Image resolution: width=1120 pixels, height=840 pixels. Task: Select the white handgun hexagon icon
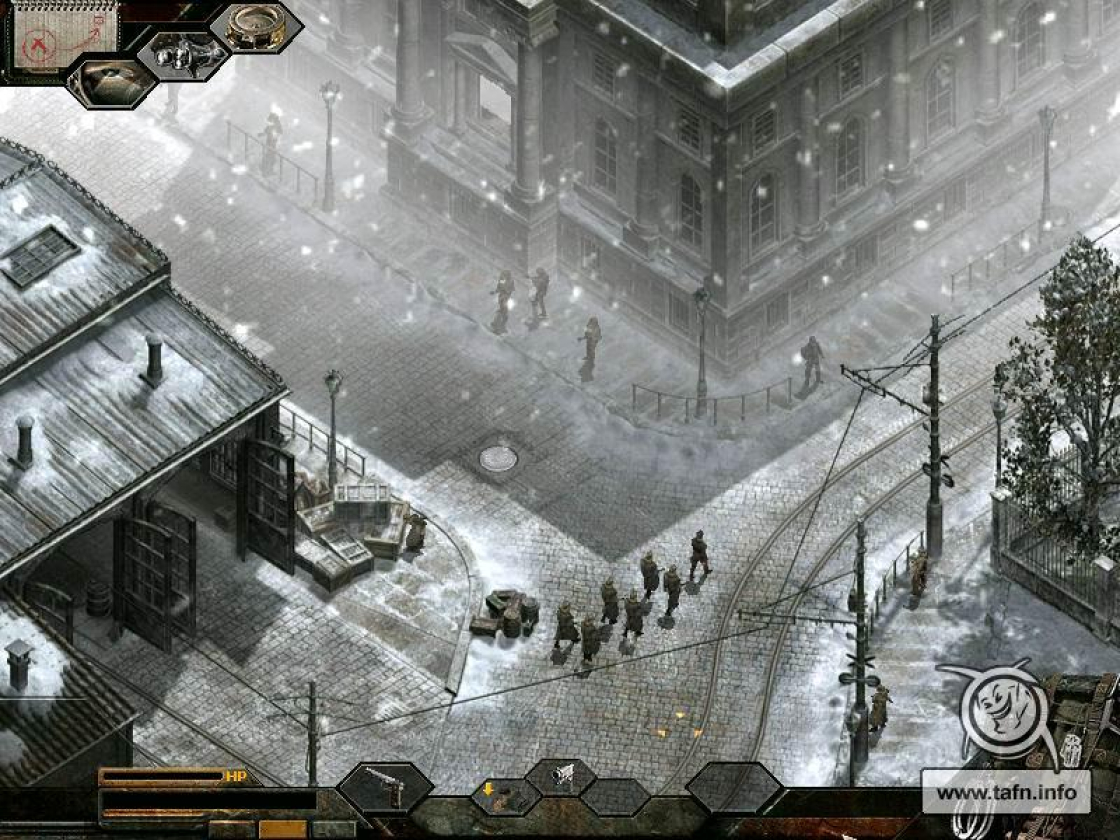click(561, 775)
